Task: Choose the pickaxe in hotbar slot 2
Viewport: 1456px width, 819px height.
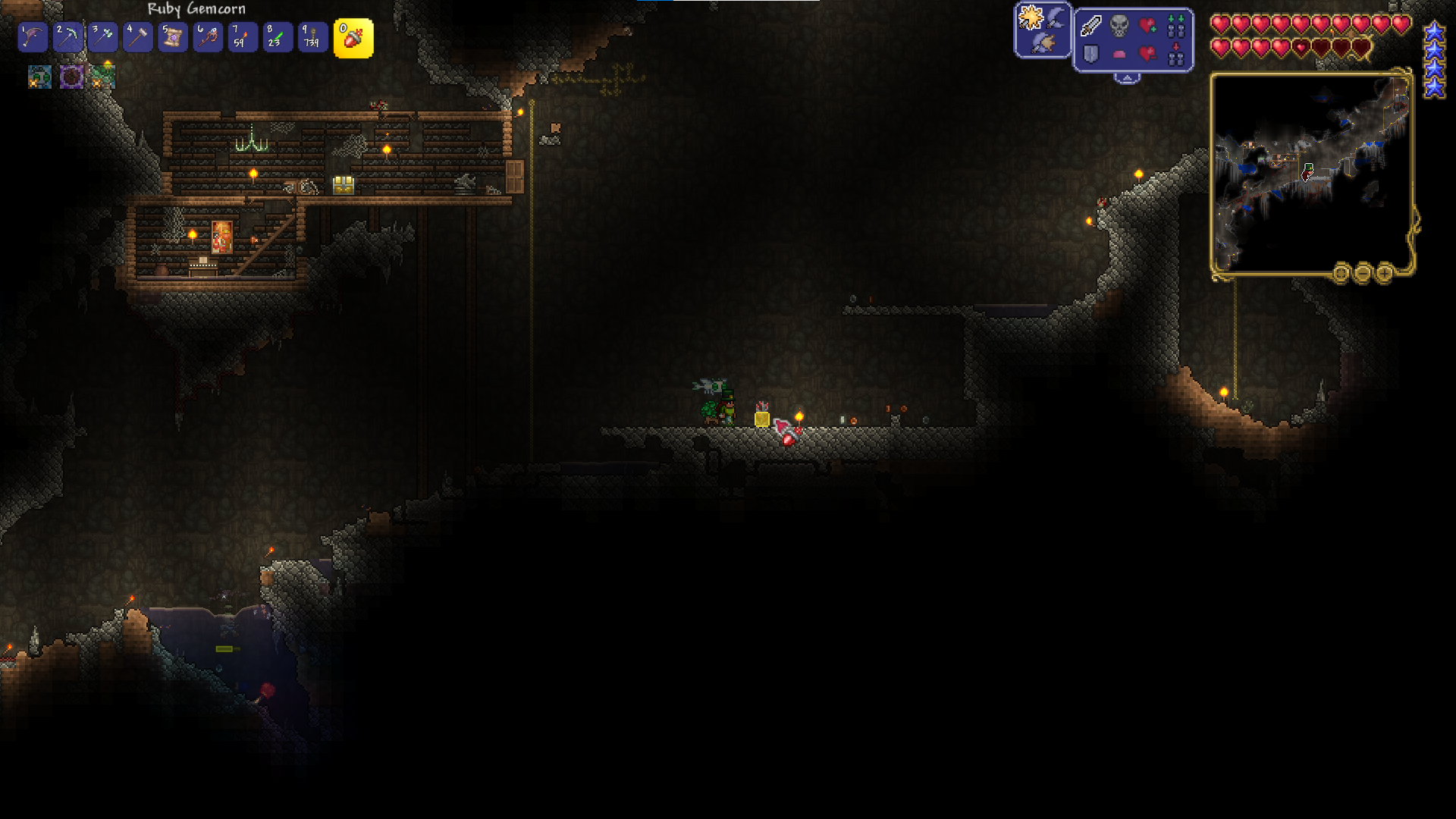Action: tap(67, 37)
